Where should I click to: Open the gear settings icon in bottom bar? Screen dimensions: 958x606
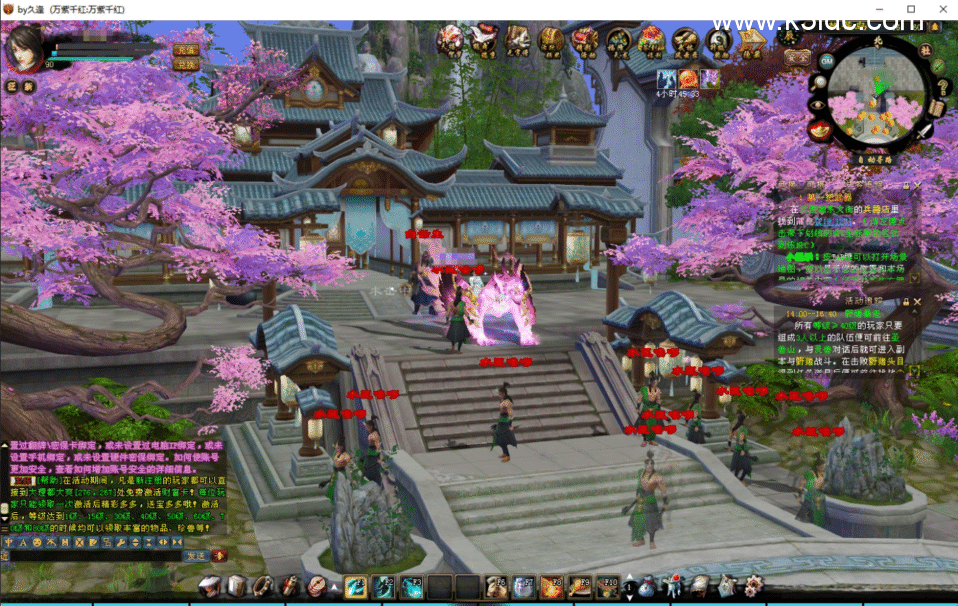click(x=751, y=586)
